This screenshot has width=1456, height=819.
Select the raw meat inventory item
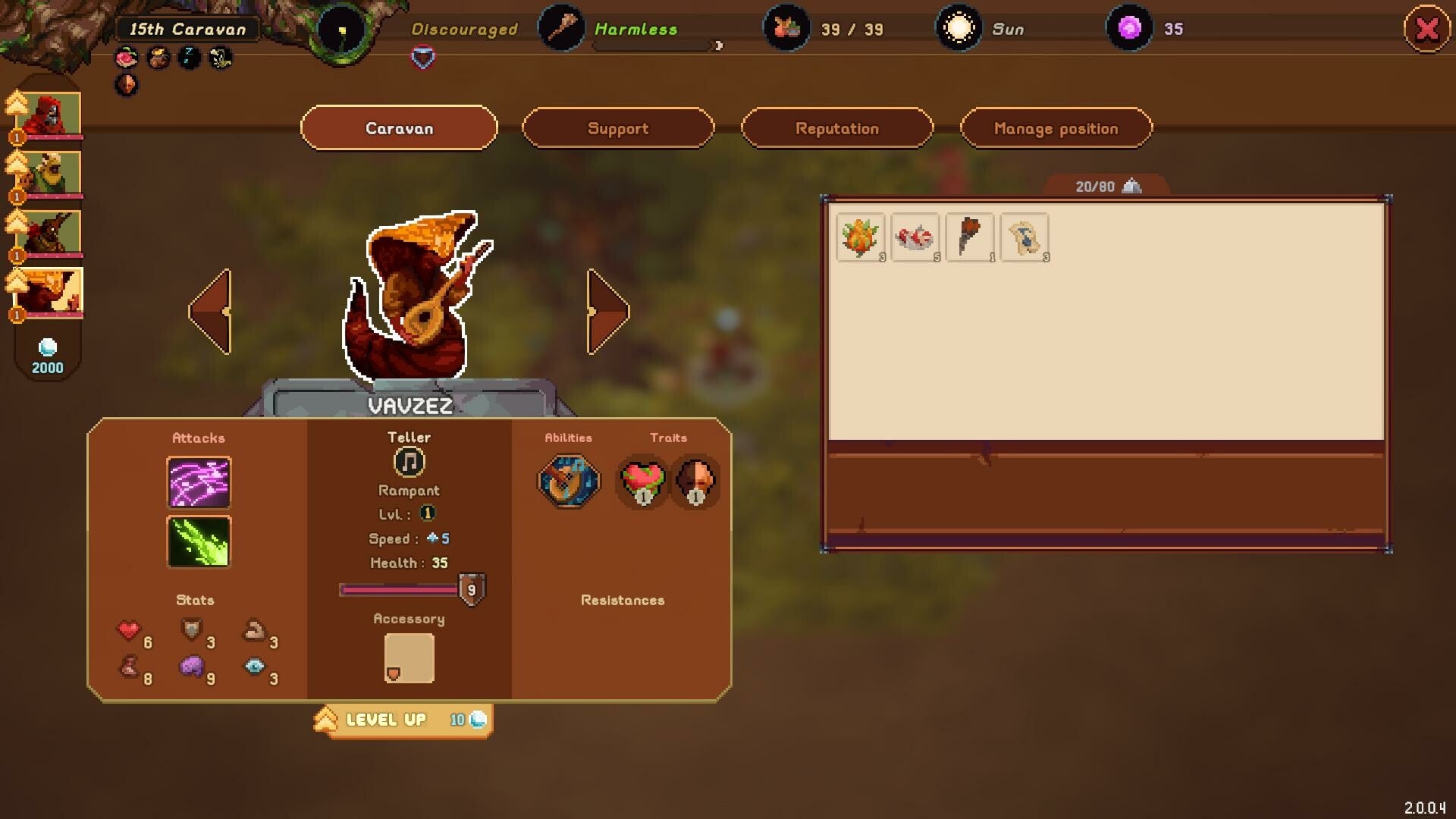[x=915, y=237]
